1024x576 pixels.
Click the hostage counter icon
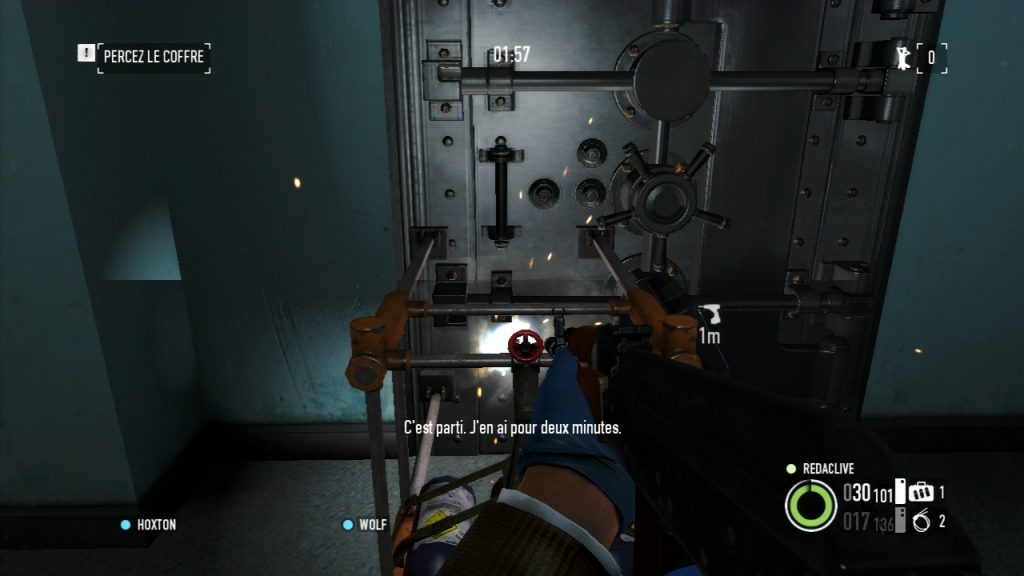pyautogui.click(x=904, y=56)
